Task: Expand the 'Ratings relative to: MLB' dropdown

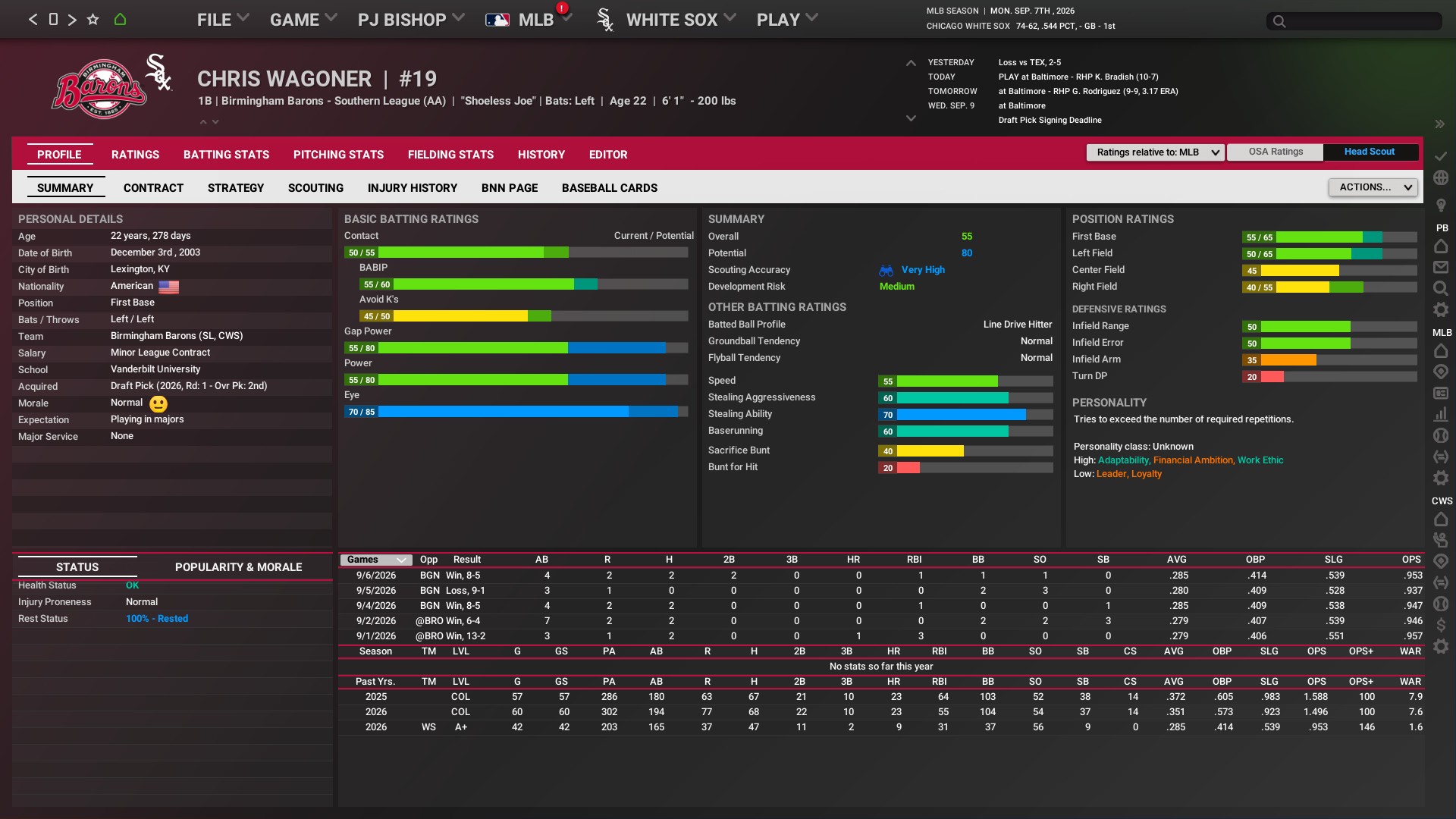Action: pos(1154,152)
